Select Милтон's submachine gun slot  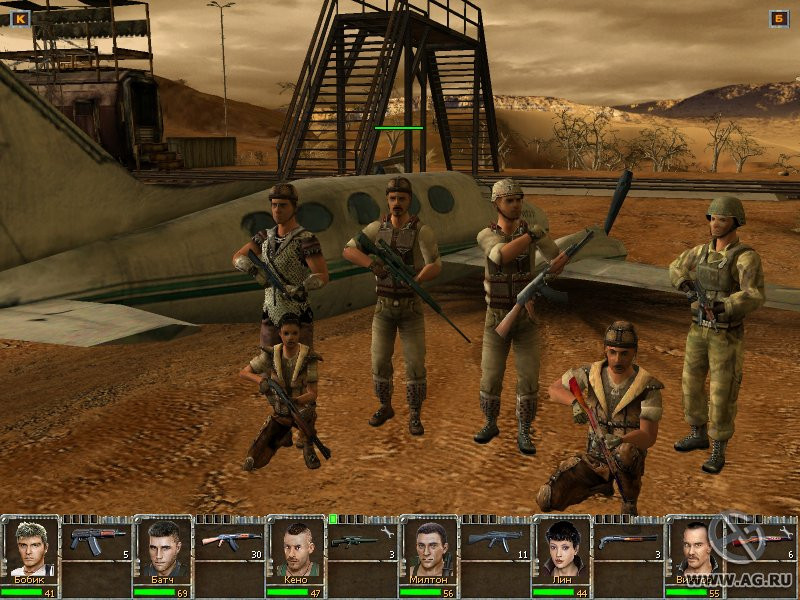click(x=496, y=541)
